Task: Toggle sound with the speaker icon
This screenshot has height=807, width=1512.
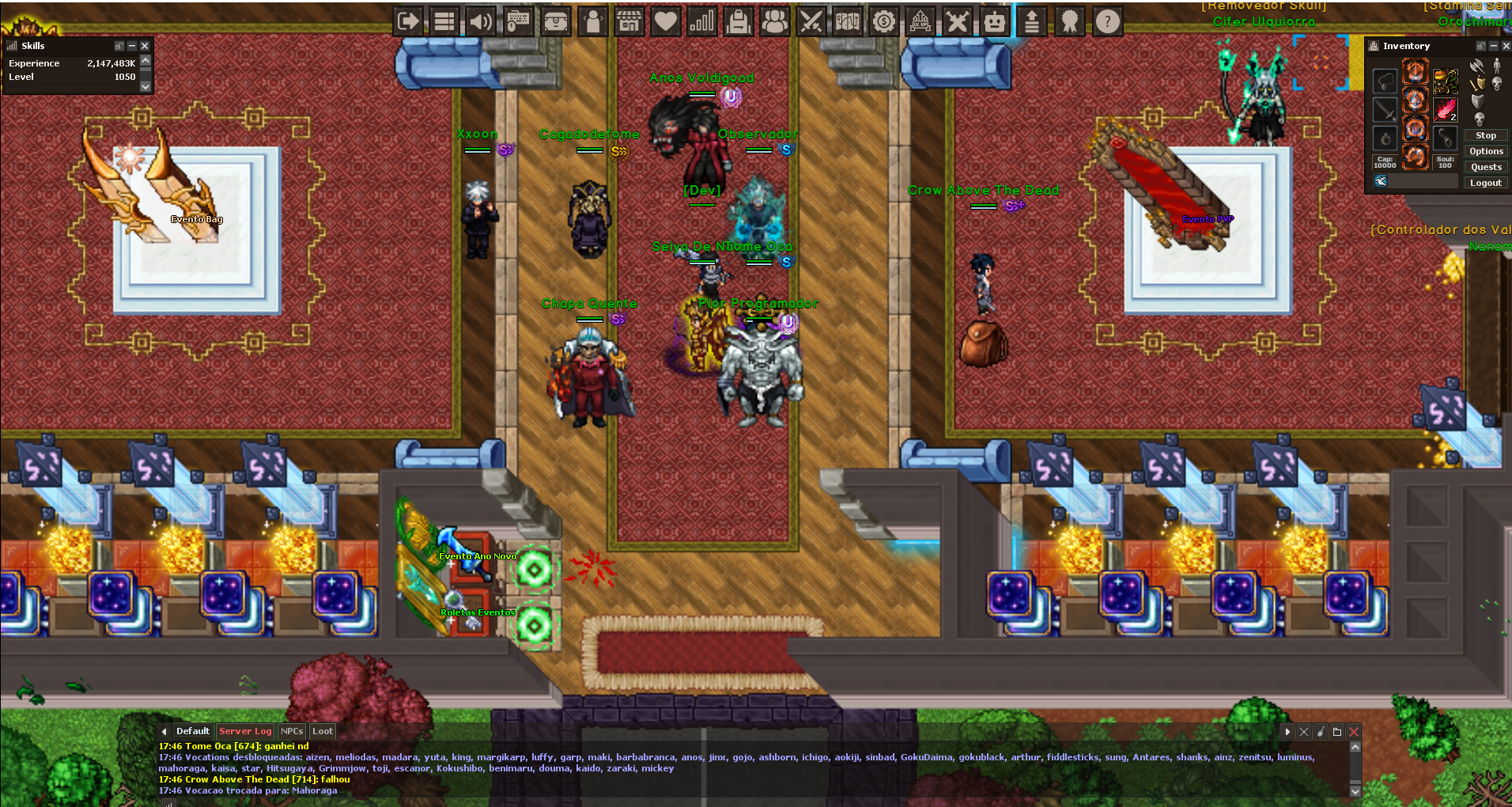Action: pos(480,21)
